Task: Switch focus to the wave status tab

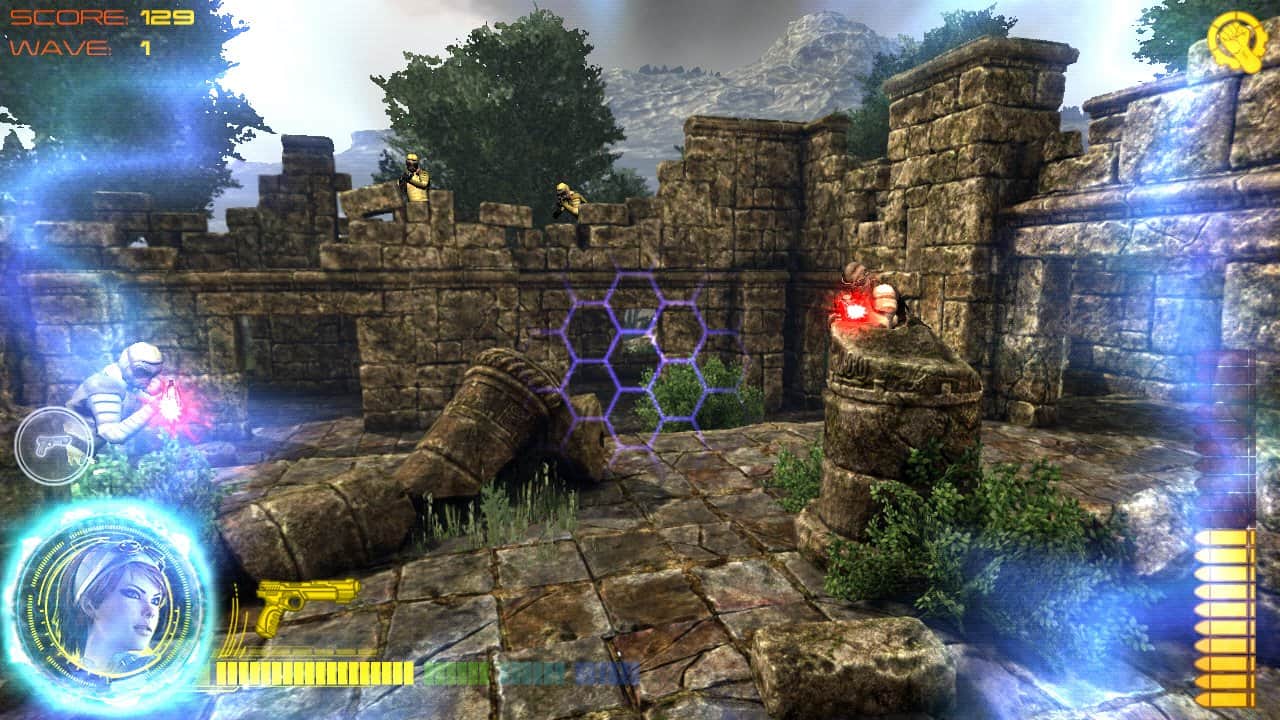Action: 80,45
